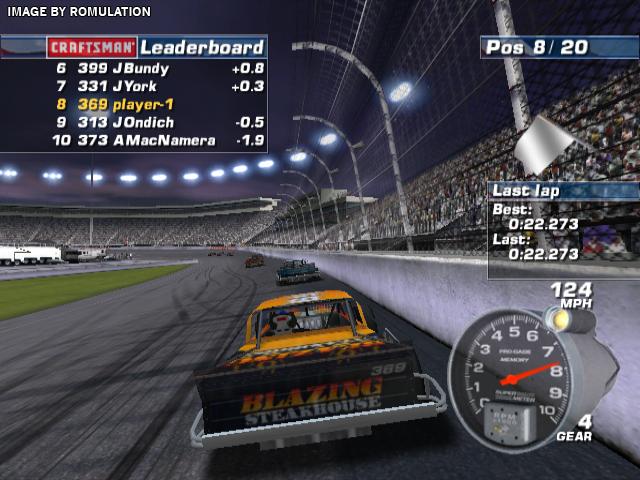Open the Last lap times panel
The height and width of the screenshot is (480, 640).
coord(562,228)
